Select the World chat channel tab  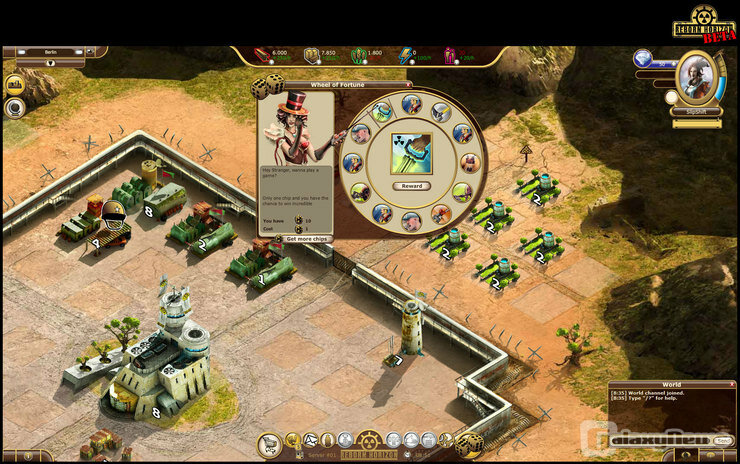pyautogui.click(x=671, y=384)
